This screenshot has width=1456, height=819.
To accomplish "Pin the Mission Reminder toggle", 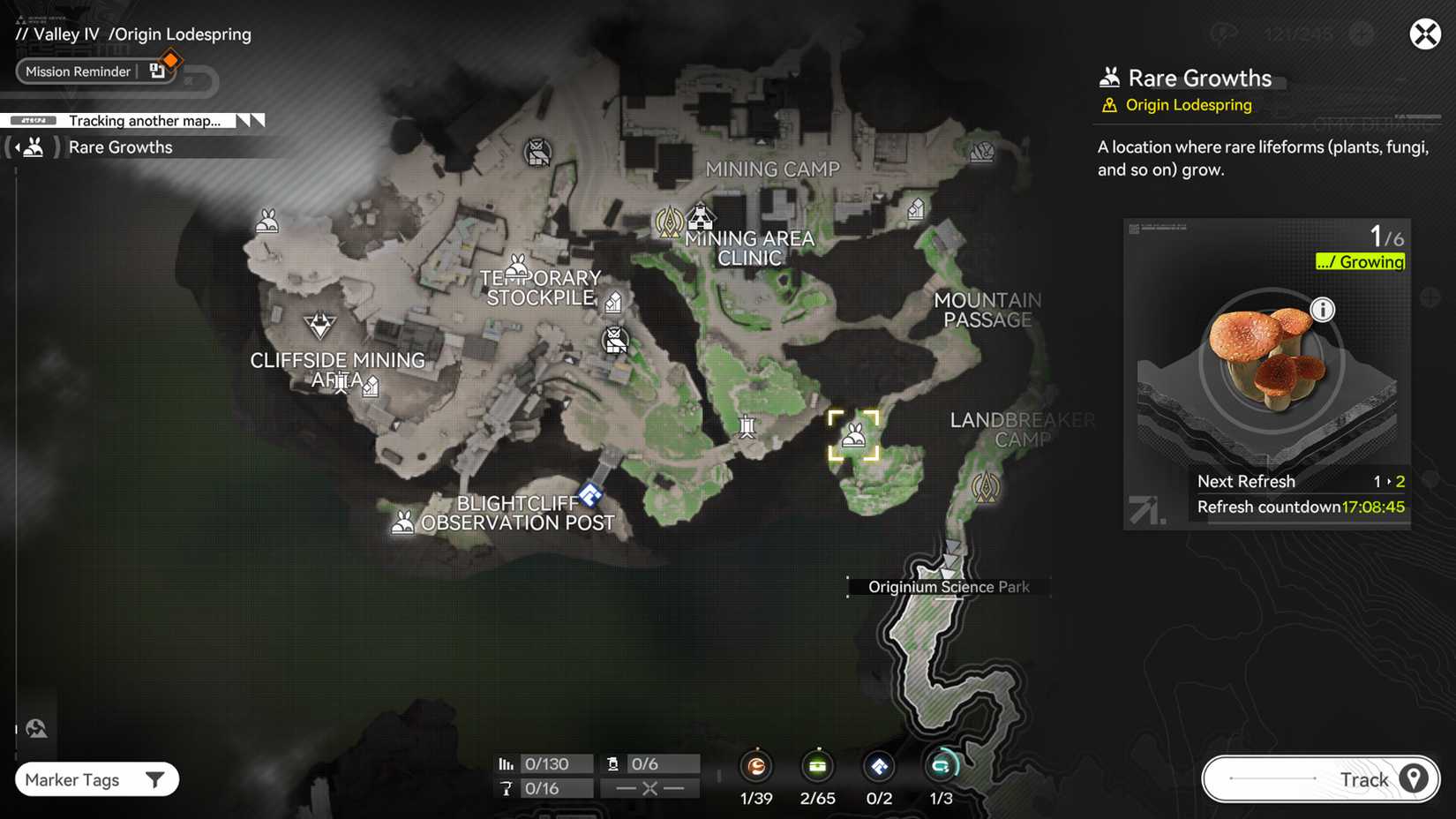I will [x=158, y=70].
